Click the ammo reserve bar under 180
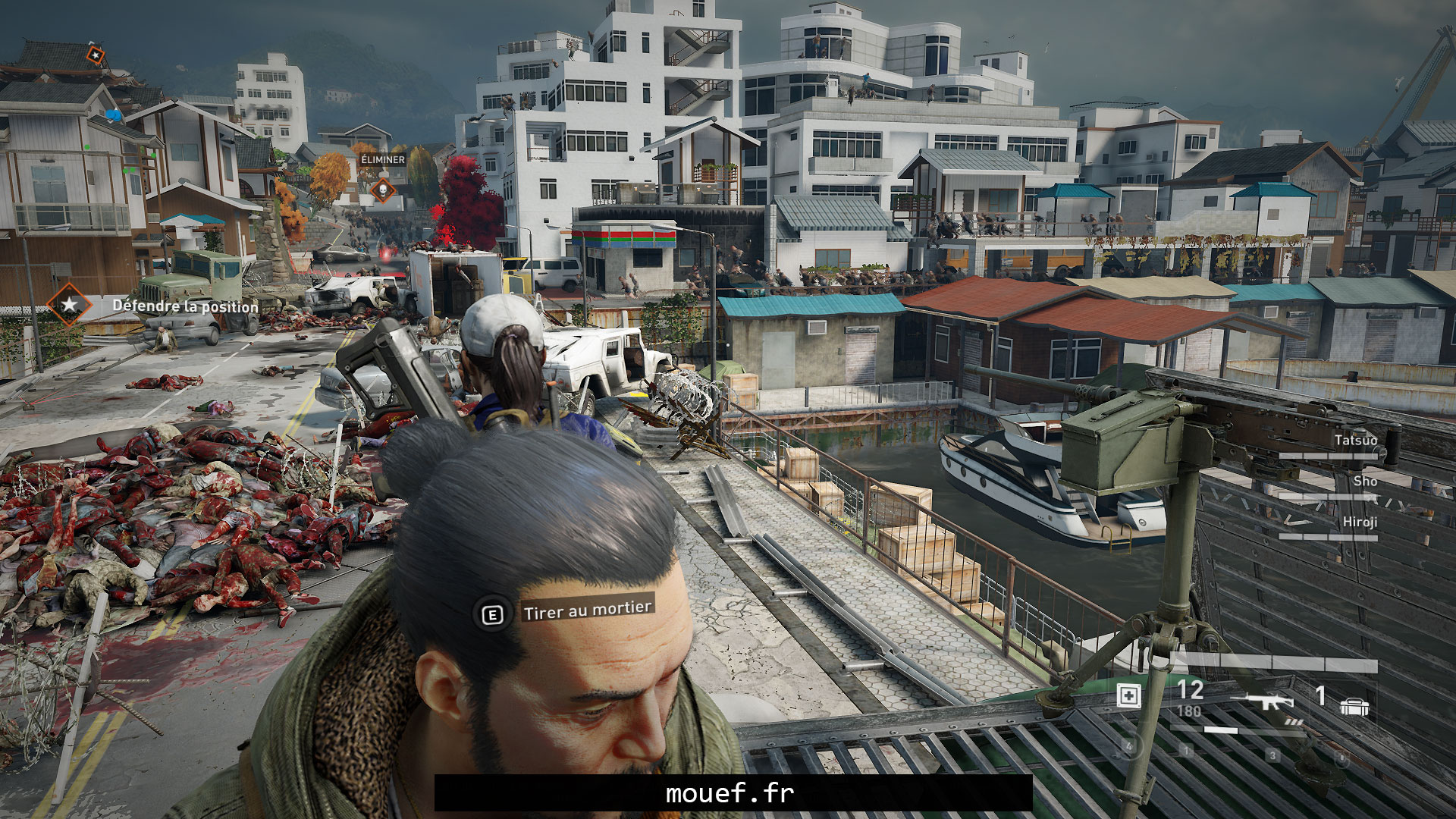 (1221, 731)
